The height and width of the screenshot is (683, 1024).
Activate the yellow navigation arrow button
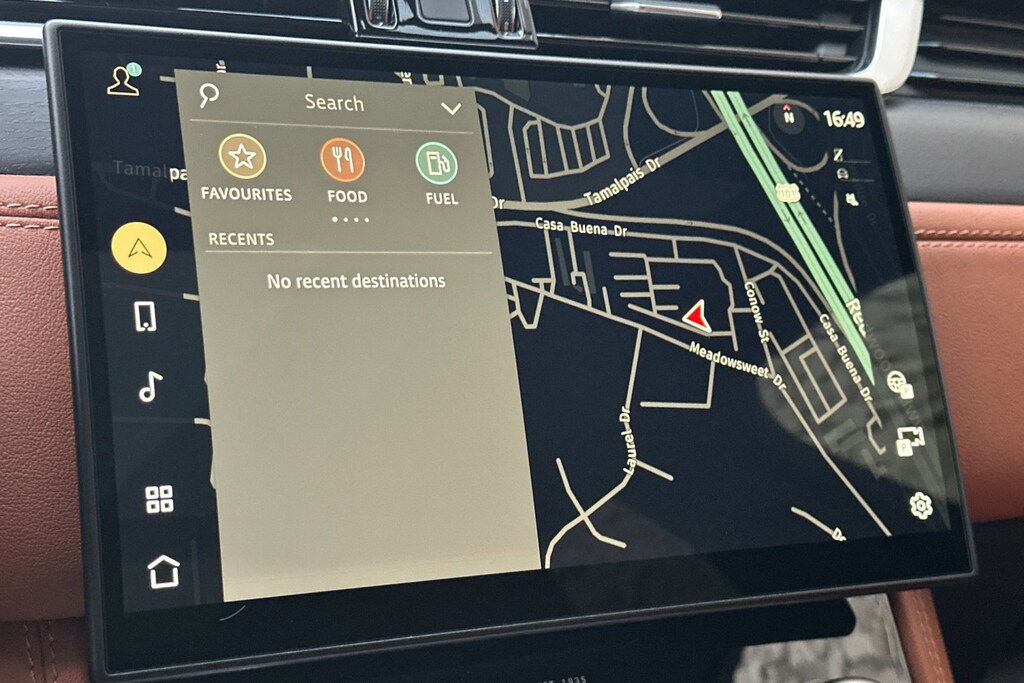point(139,249)
